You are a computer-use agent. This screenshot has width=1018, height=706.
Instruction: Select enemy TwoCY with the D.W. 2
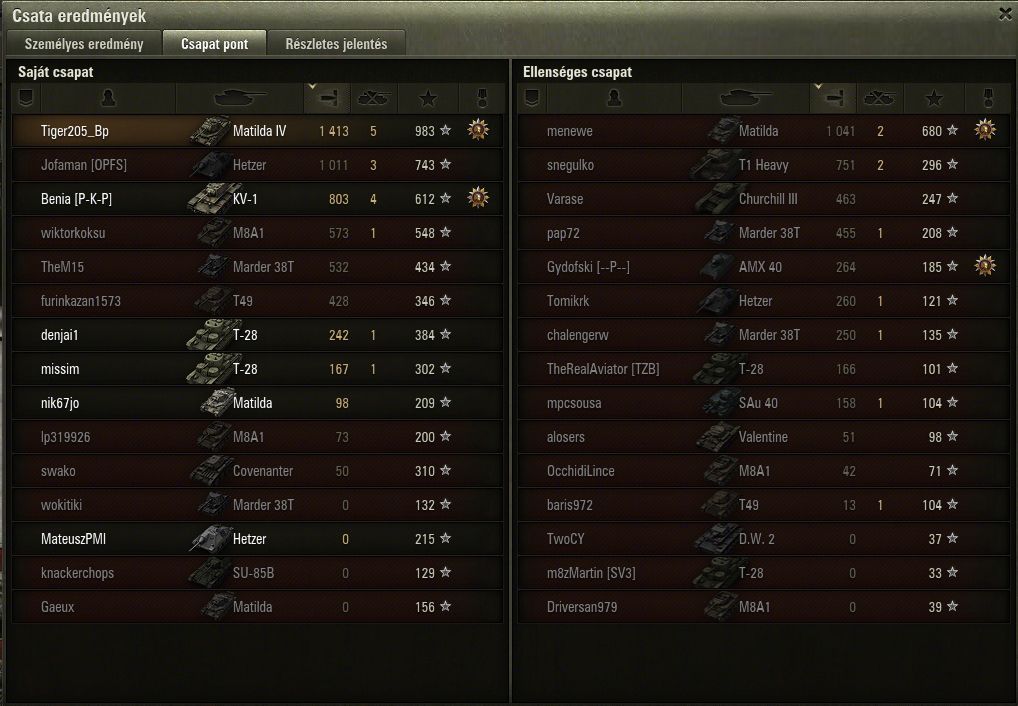pyautogui.click(x=566, y=539)
